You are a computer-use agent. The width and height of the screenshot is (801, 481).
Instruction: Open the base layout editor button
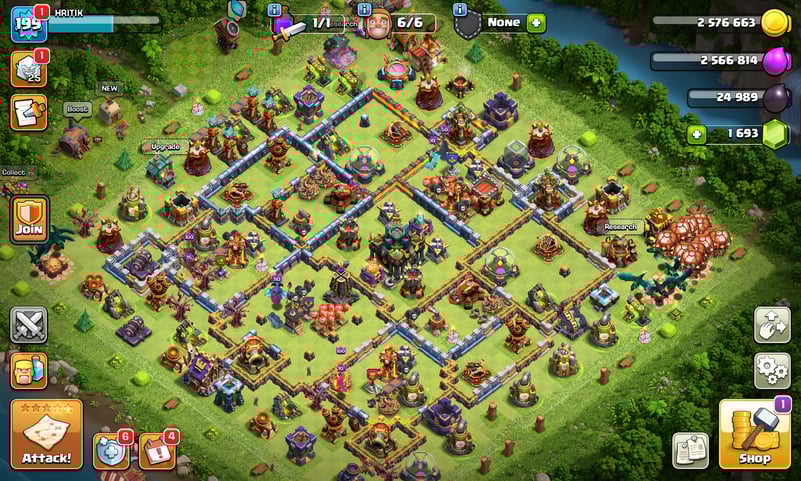point(772,324)
